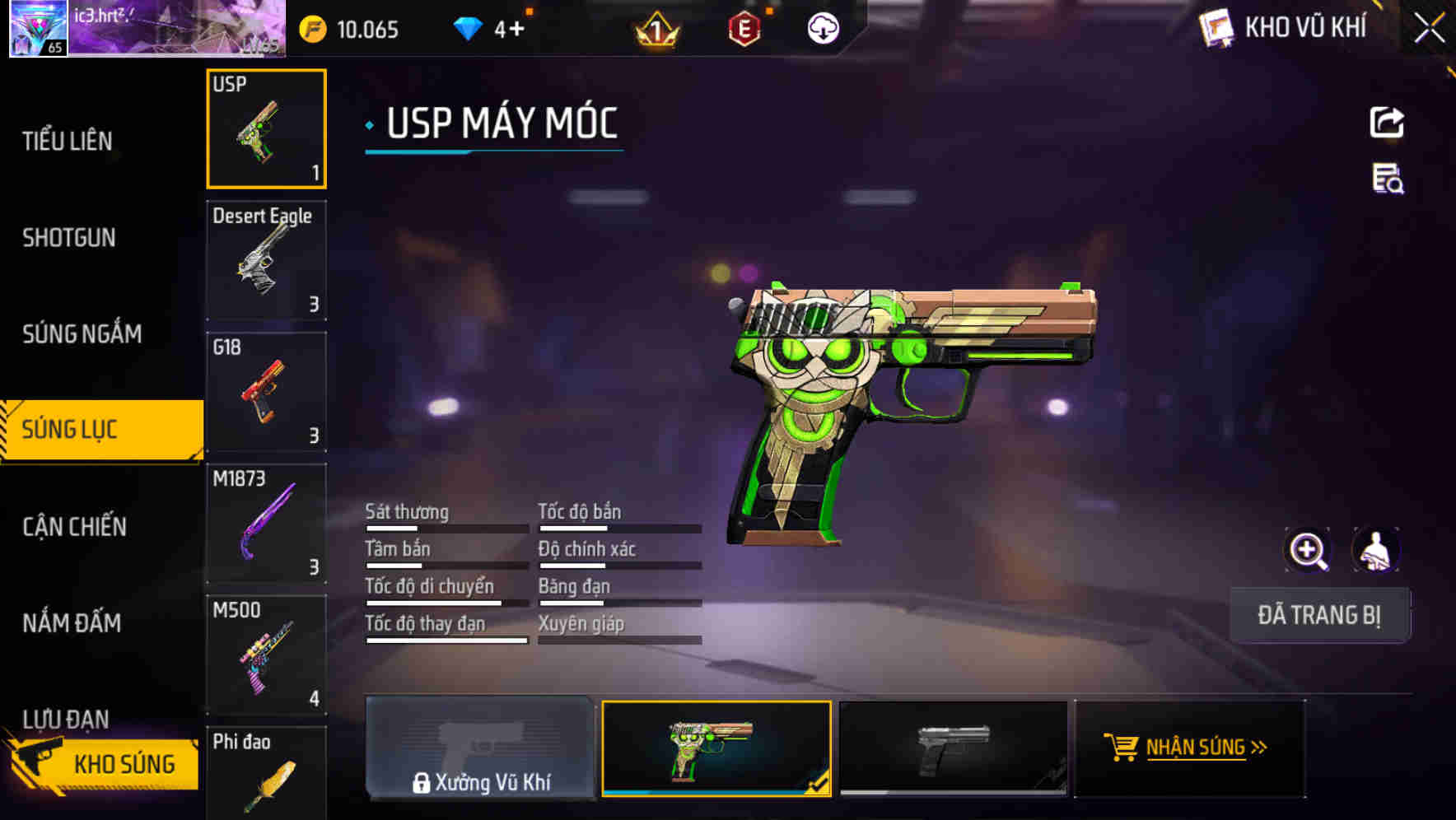The height and width of the screenshot is (820, 1456).
Task: Expand the LƯU ĐẠN category in sidebar
Action: click(64, 720)
